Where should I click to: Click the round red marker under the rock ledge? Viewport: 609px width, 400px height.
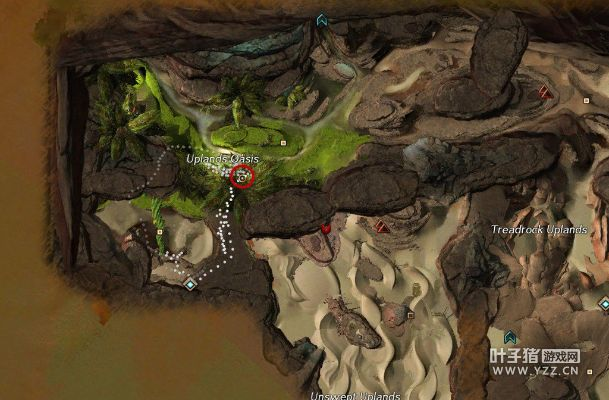pyautogui.click(x=326, y=228)
